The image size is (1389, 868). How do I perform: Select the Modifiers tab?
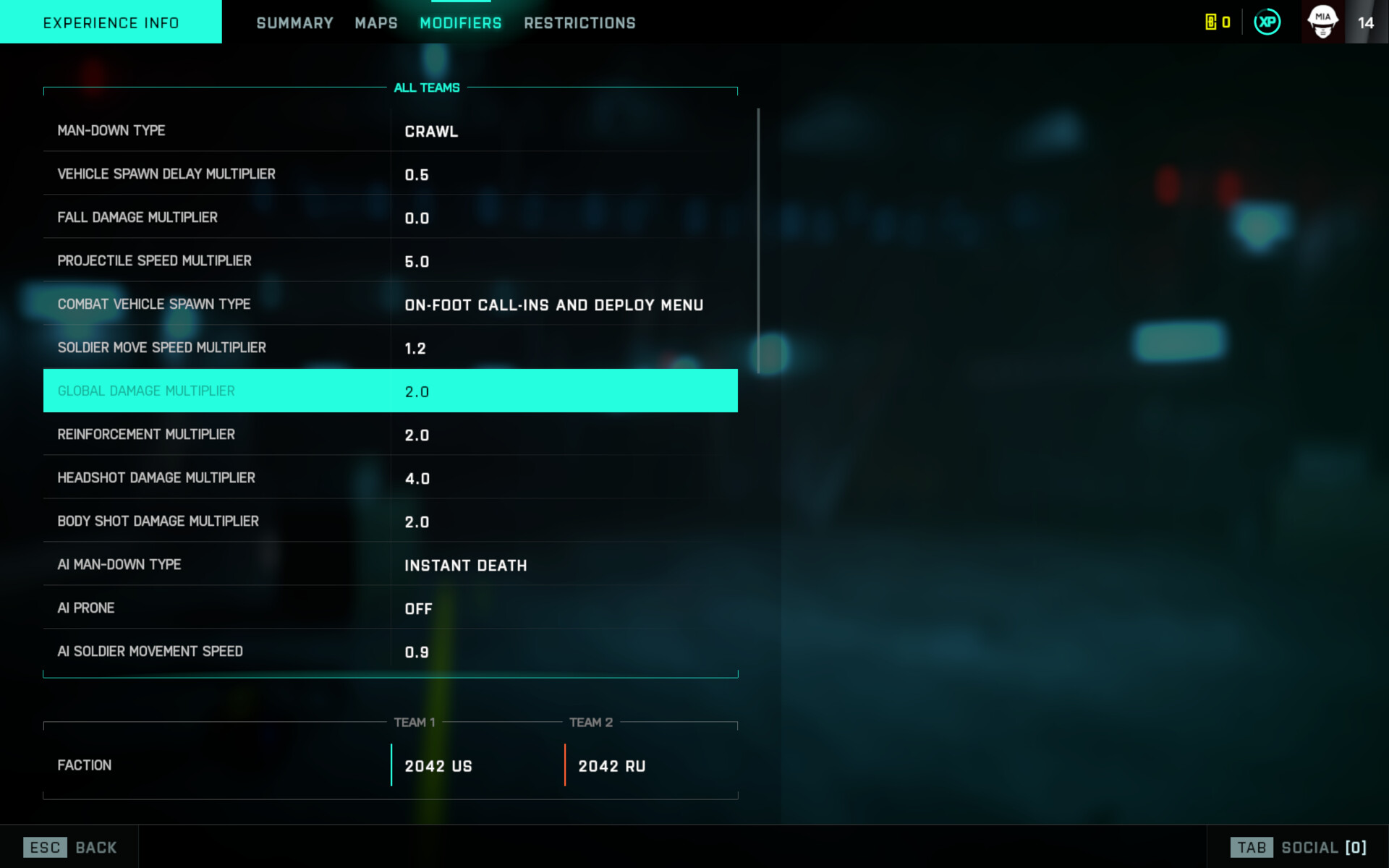461,23
